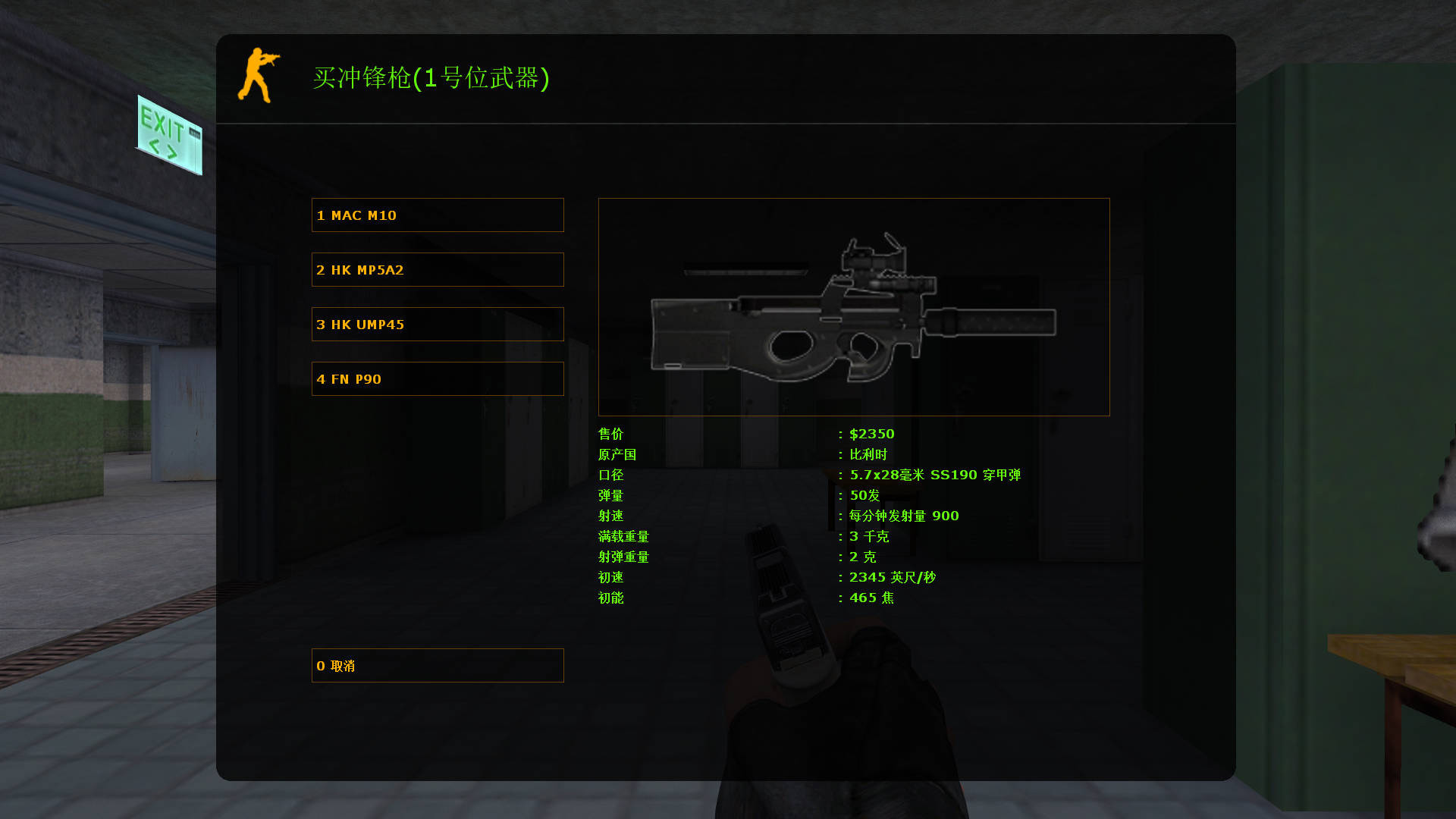1456x819 pixels.
Task: Buy the FN P90 submachine gun
Action: (x=437, y=378)
